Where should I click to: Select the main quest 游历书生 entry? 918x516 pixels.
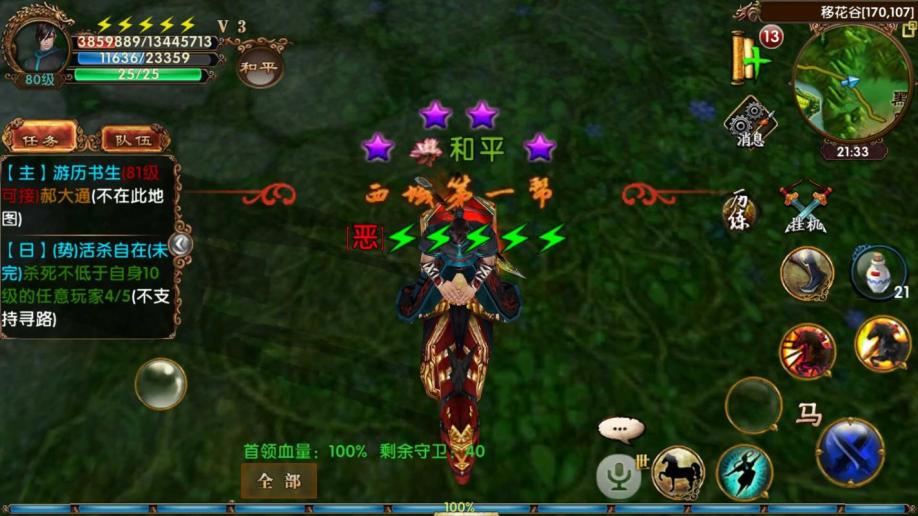pos(88,196)
